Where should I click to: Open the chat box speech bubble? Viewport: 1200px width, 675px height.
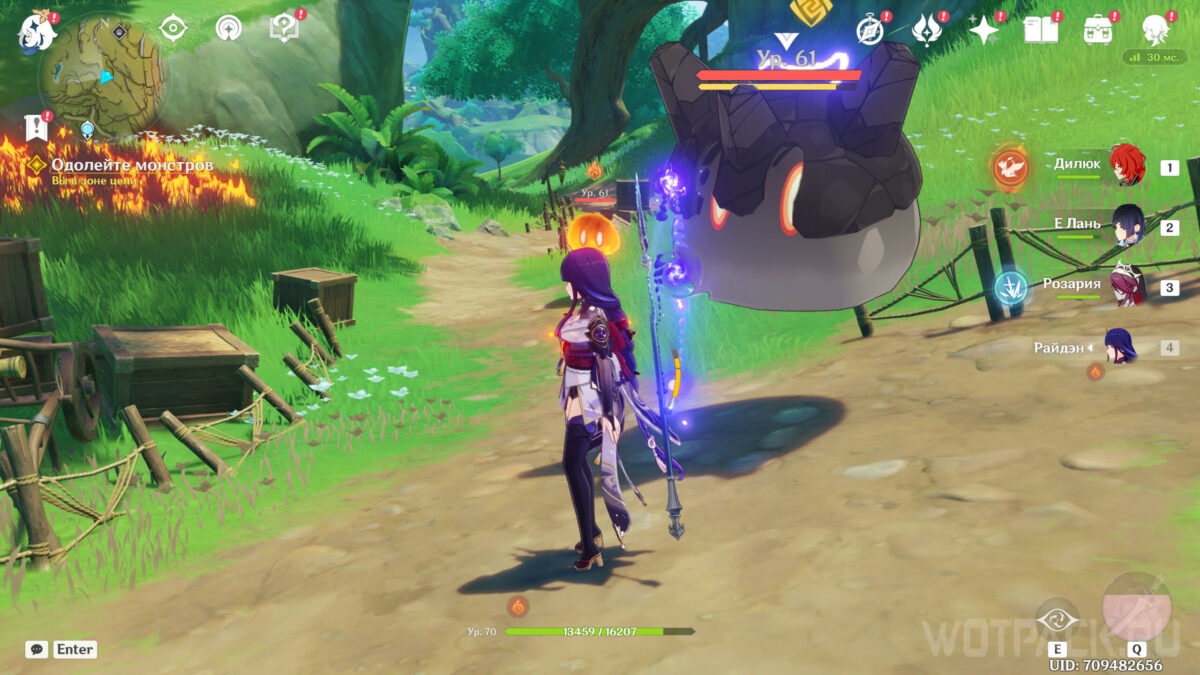click(37, 649)
